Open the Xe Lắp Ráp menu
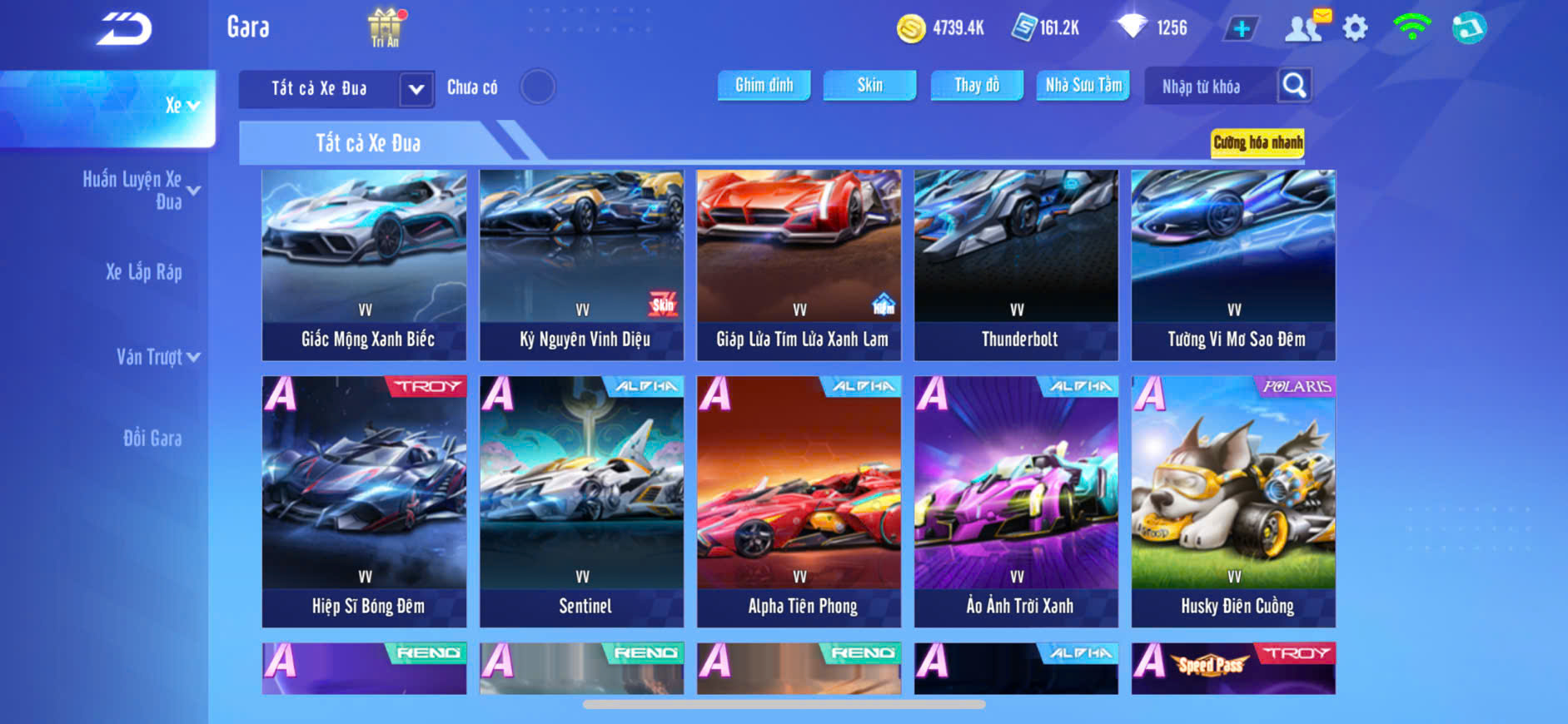This screenshot has height=724, width=1568. pyautogui.click(x=143, y=272)
